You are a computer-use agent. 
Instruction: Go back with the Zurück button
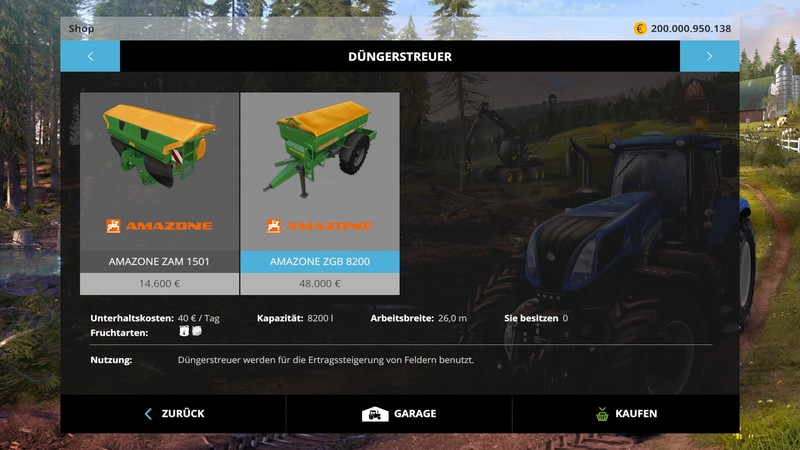(174, 413)
